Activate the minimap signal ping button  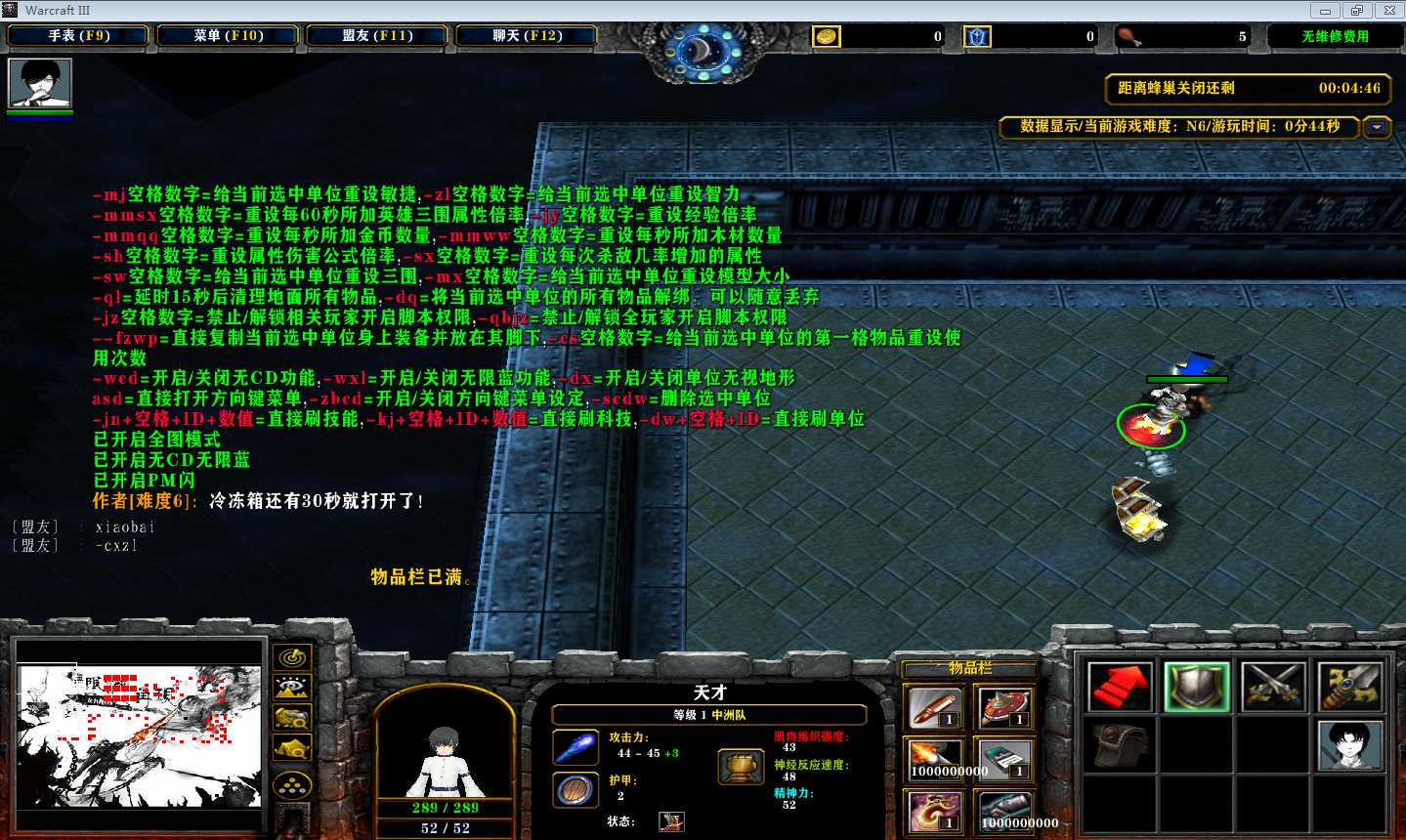pyautogui.click(x=292, y=658)
